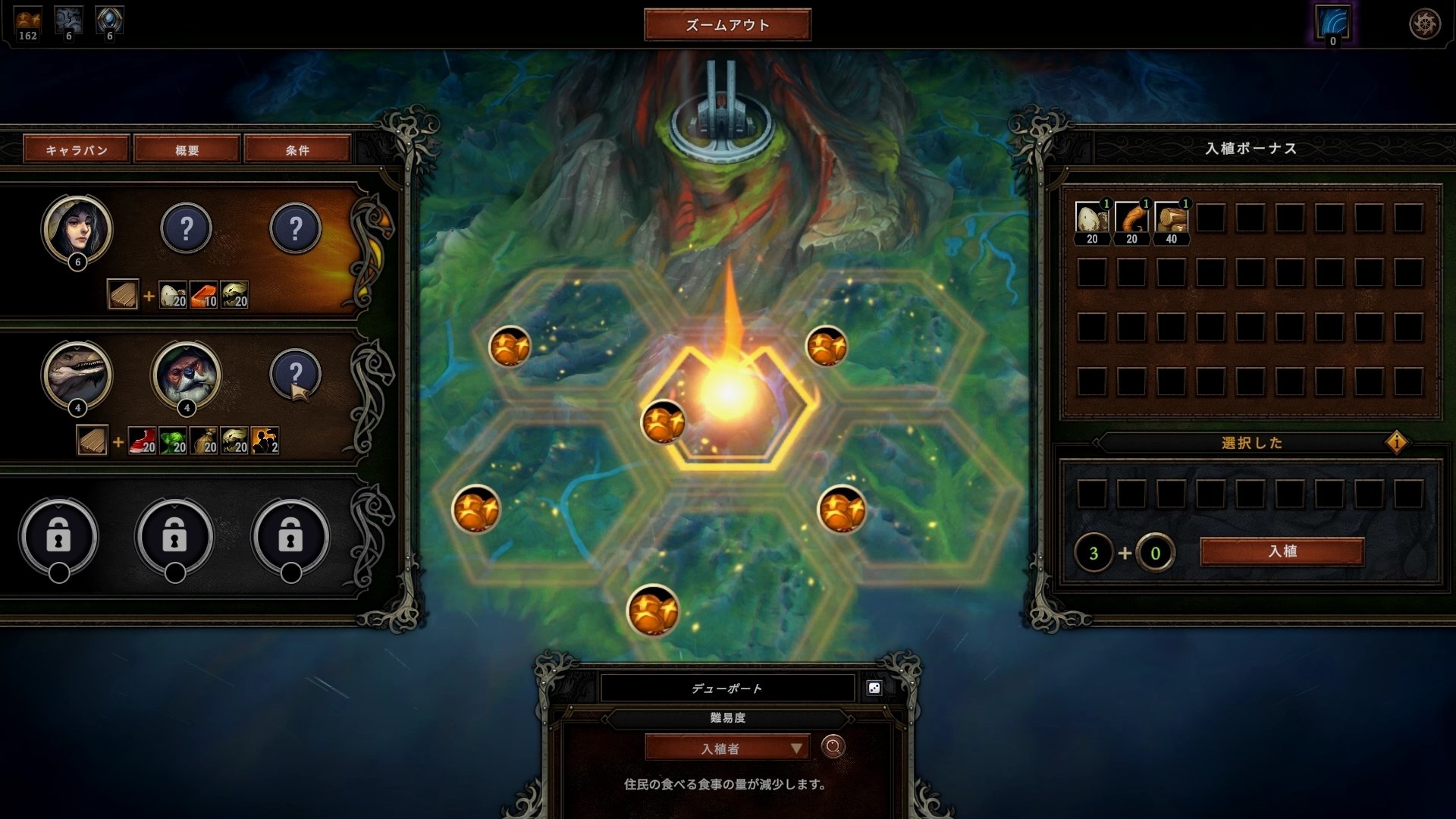
Task: Choose the lizard caravan portrait
Action: [77, 375]
